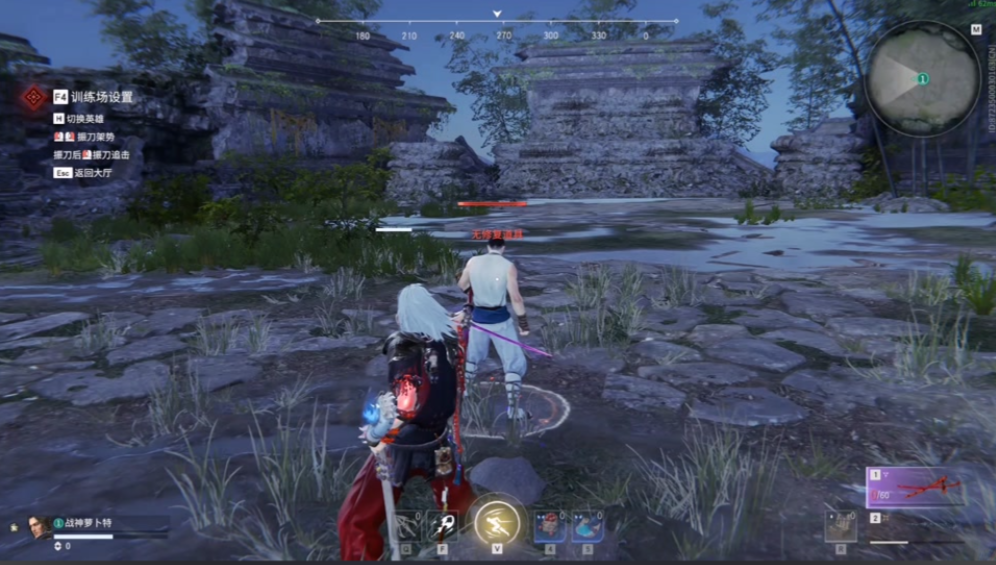The width and height of the screenshot is (996, 565).
Task: Open the minimap
Action: (x=921, y=78)
